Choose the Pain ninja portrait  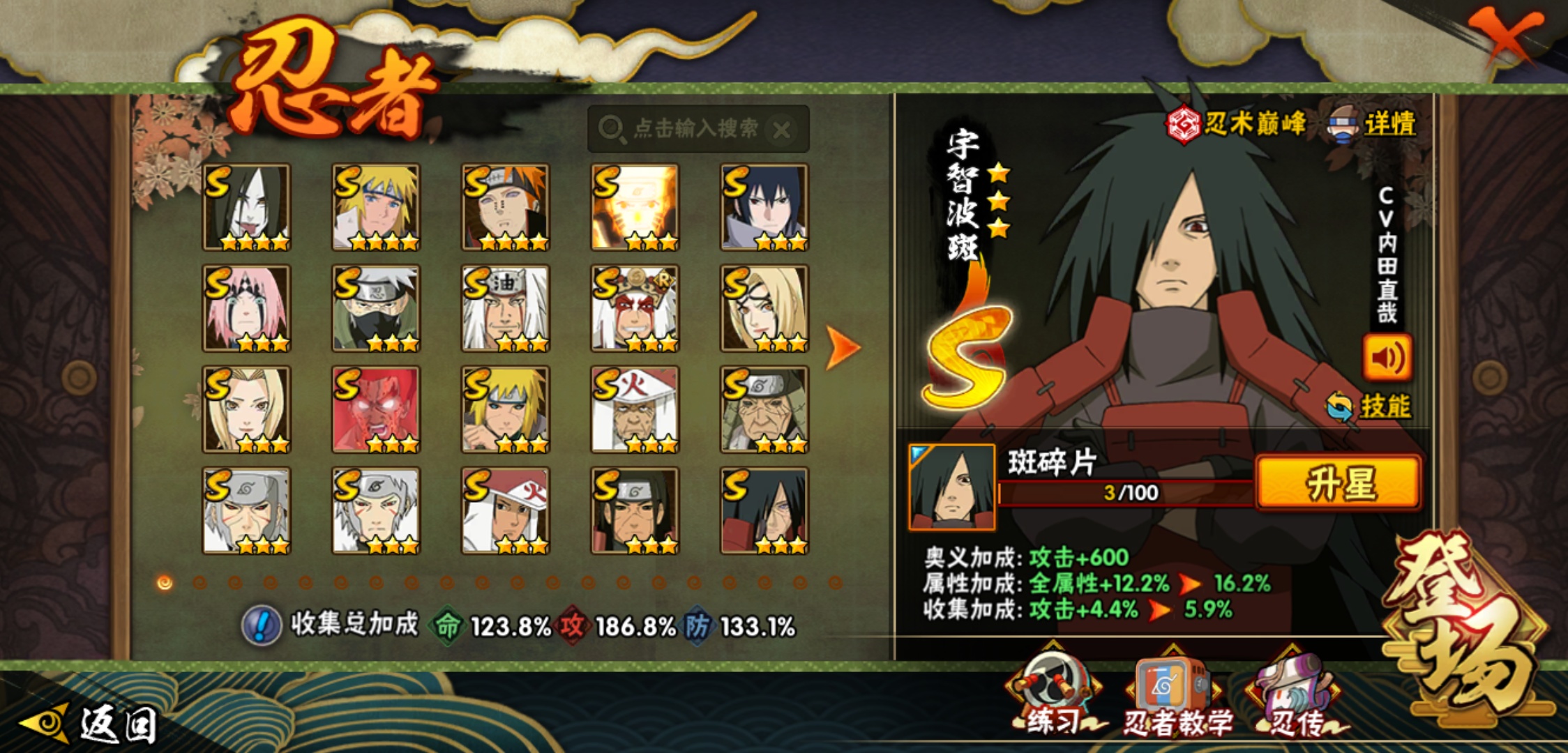tap(505, 207)
